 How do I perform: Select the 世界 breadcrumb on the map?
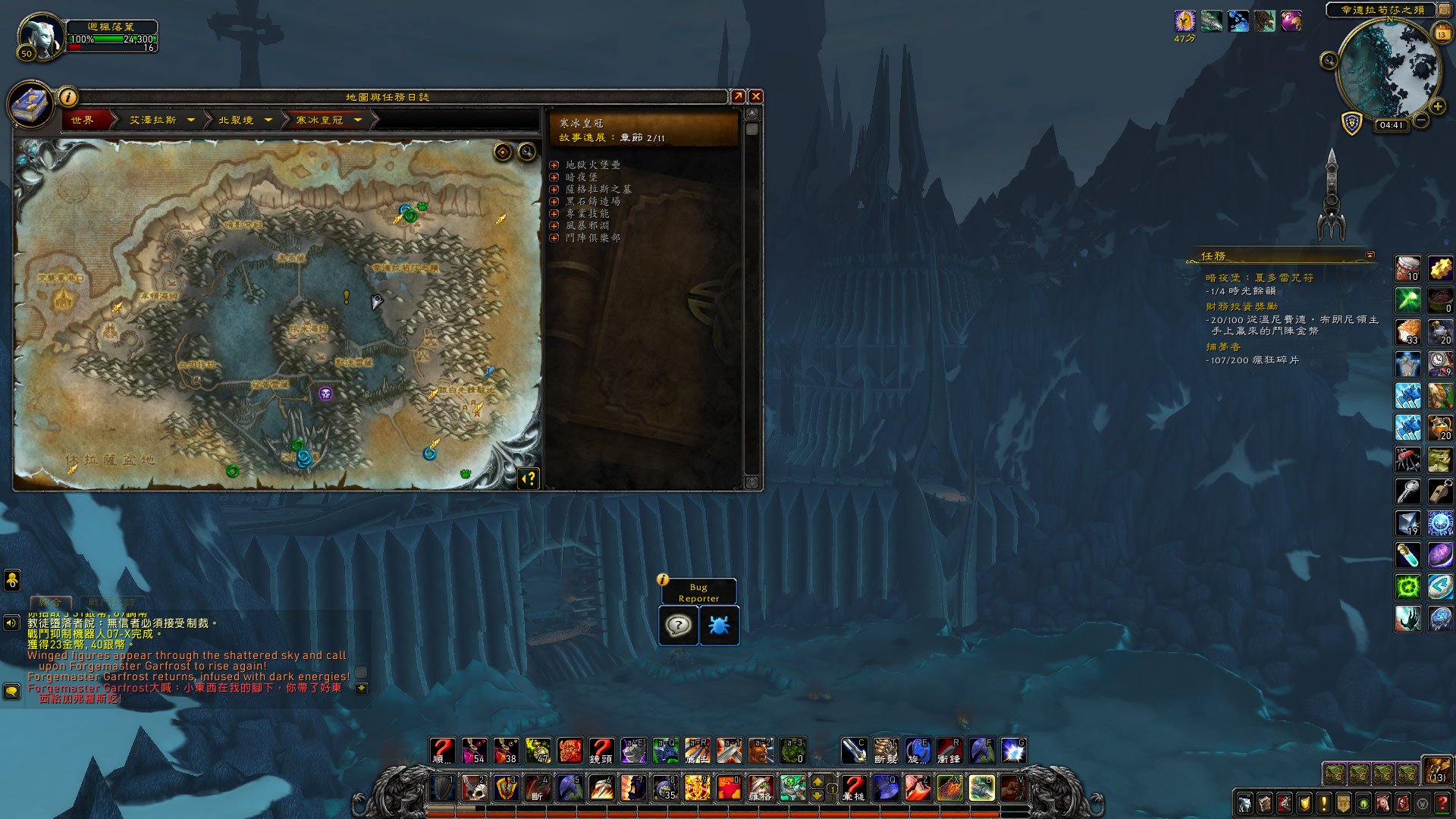click(x=83, y=120)
